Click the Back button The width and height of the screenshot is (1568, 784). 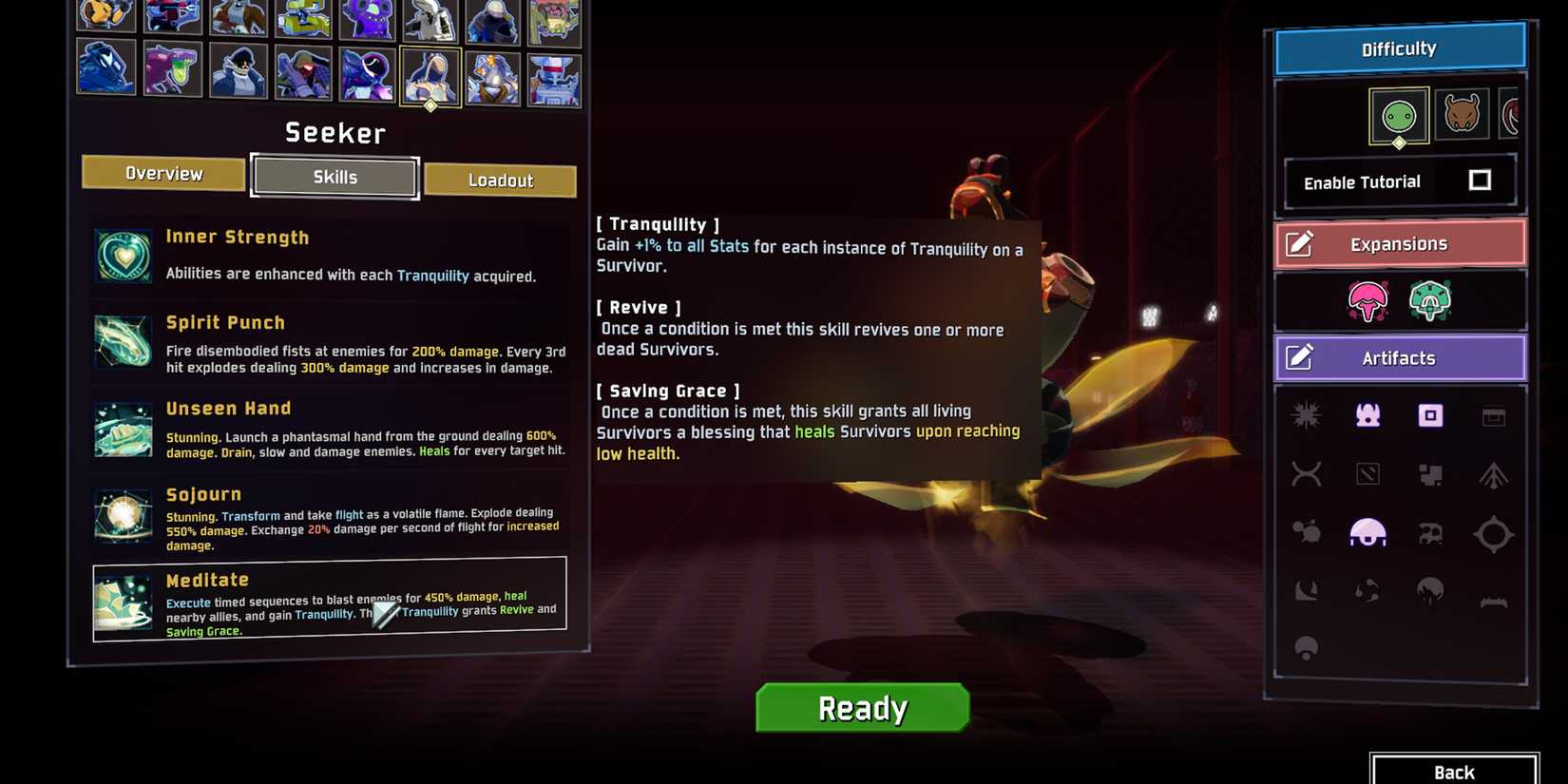click(x=1454, y=772)
